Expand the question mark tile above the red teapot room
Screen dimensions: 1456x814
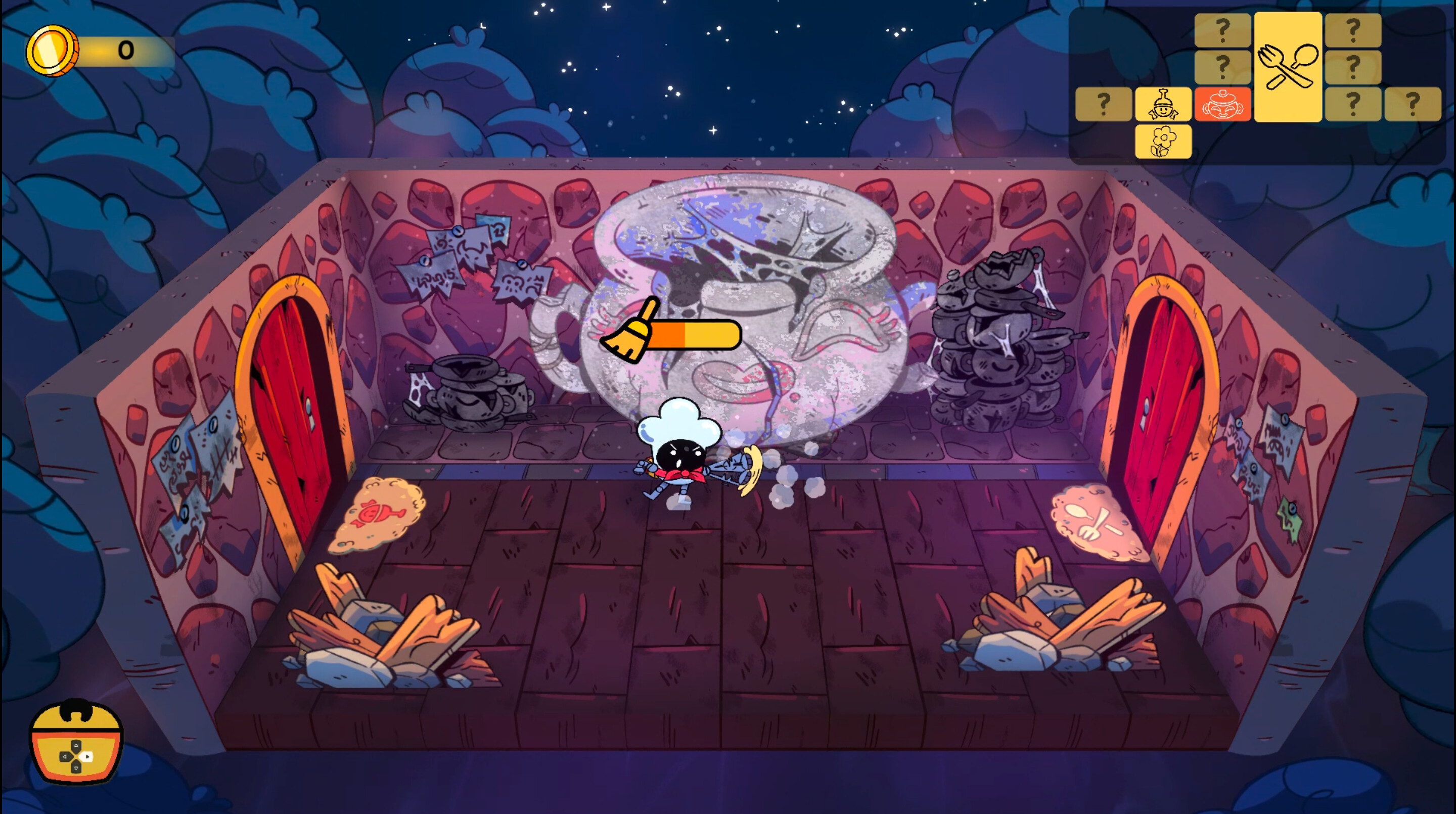pyautogui.click(x=1222, y=67)
